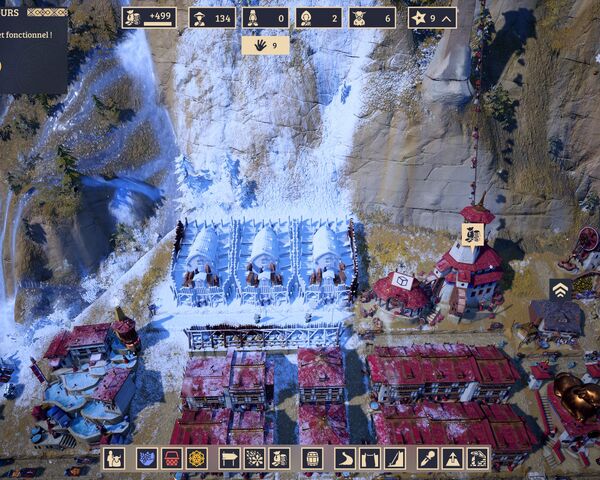This screenshot has height=480, width=600.
Task: Open the gold treasury panel showing +499
Action: coord(149,17)
